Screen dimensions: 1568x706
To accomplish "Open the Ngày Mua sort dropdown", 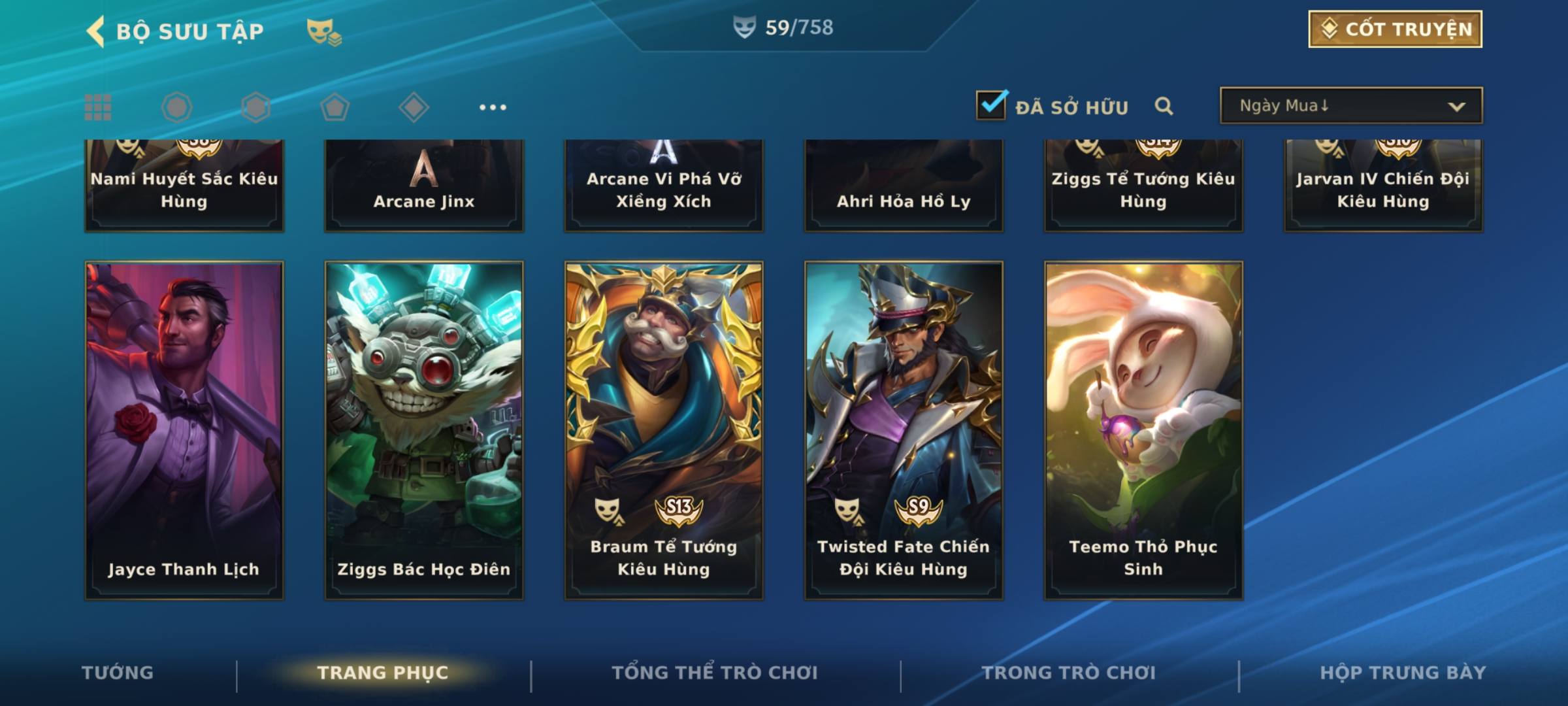I will (1350, 106).
